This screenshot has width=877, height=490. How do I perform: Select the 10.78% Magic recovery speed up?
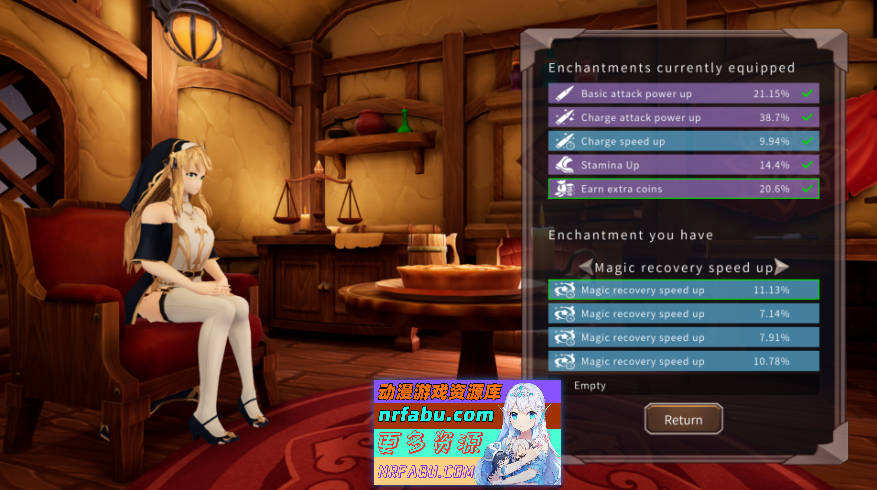[x=683, y=361]
